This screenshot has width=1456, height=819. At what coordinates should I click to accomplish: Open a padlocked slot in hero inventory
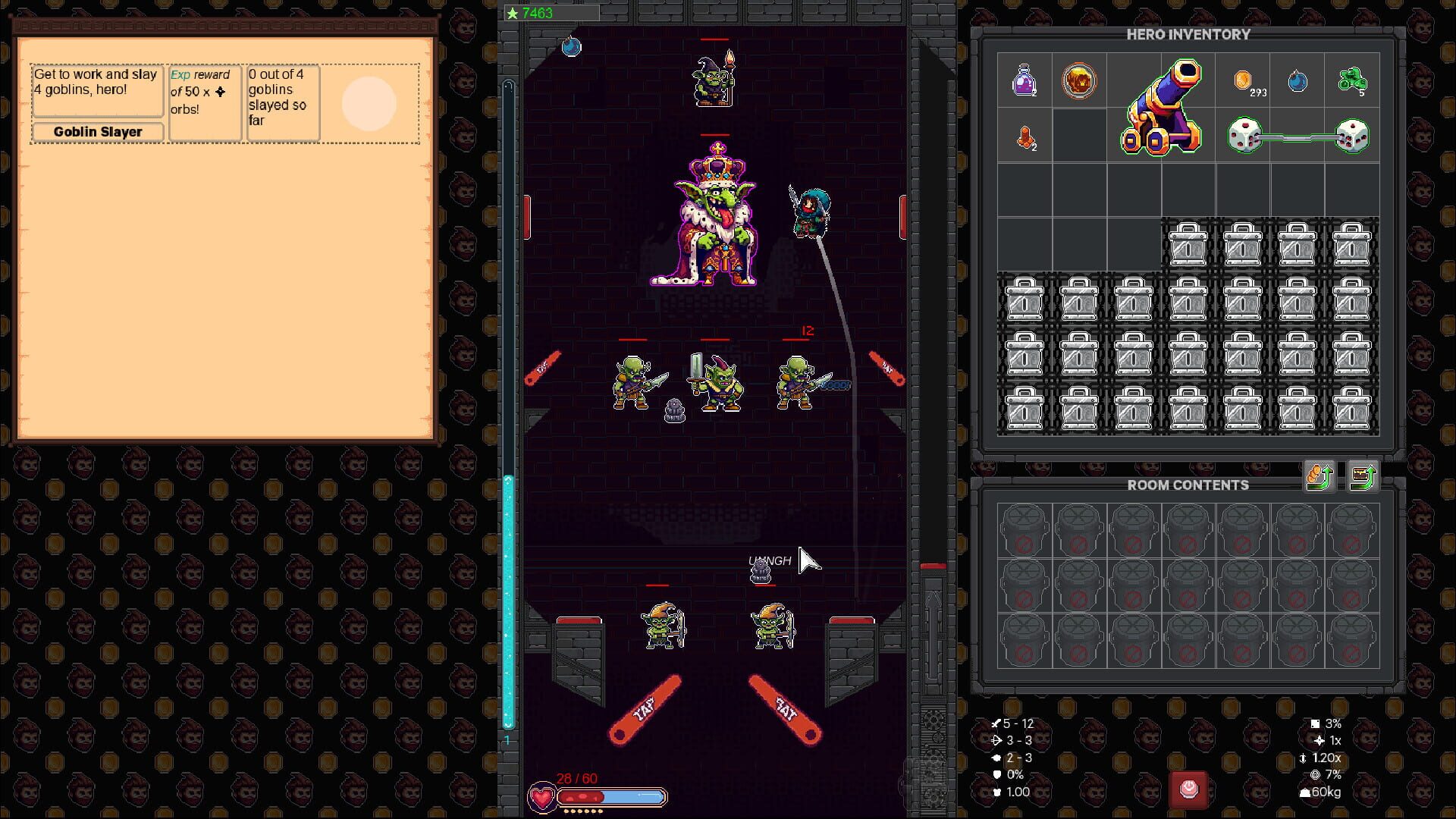[x=1188, y=243]
